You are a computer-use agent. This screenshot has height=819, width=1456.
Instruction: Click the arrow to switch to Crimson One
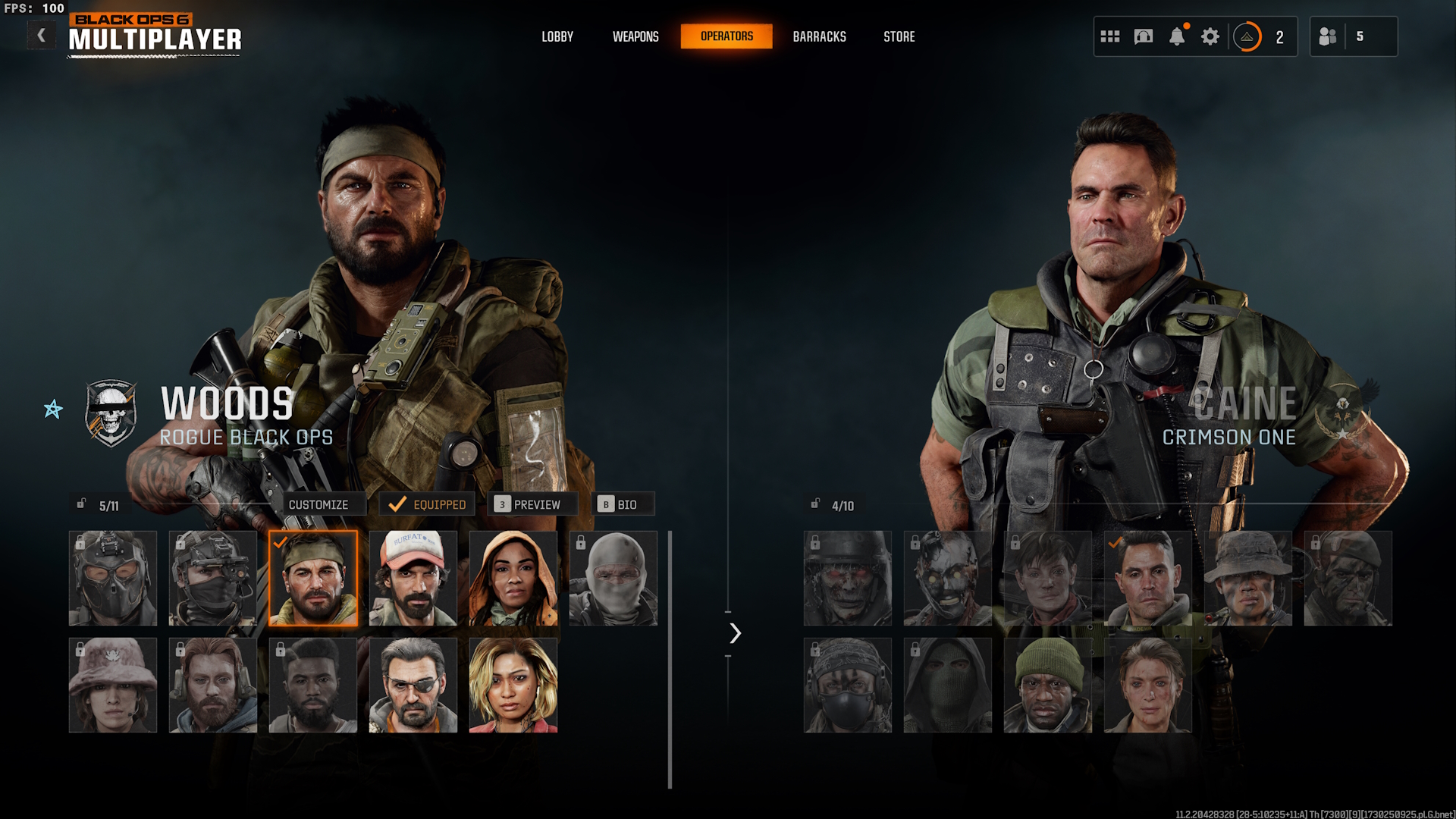click(x=735, y=633)
